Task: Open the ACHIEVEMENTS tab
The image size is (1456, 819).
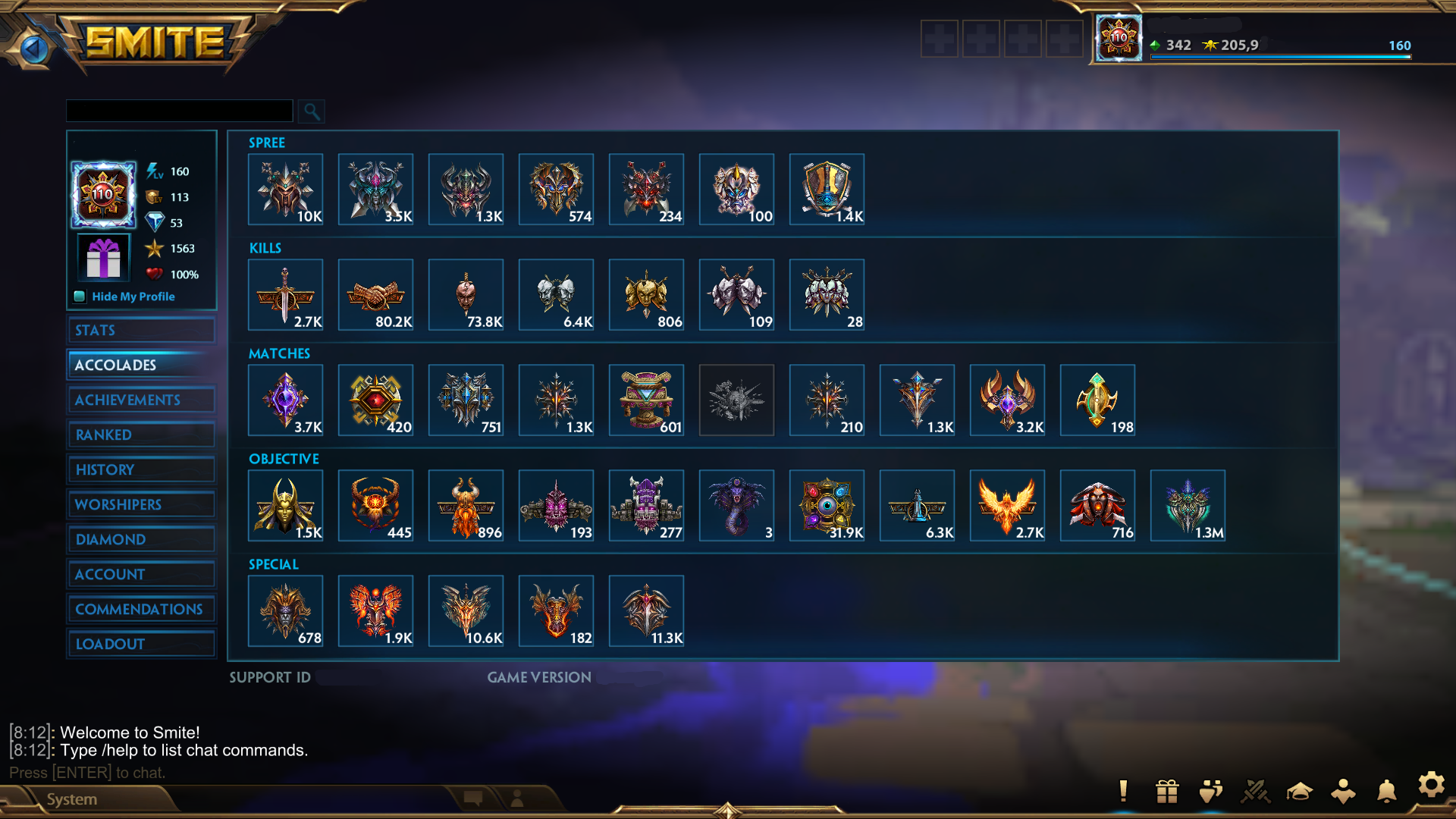Action: [141, 400]
